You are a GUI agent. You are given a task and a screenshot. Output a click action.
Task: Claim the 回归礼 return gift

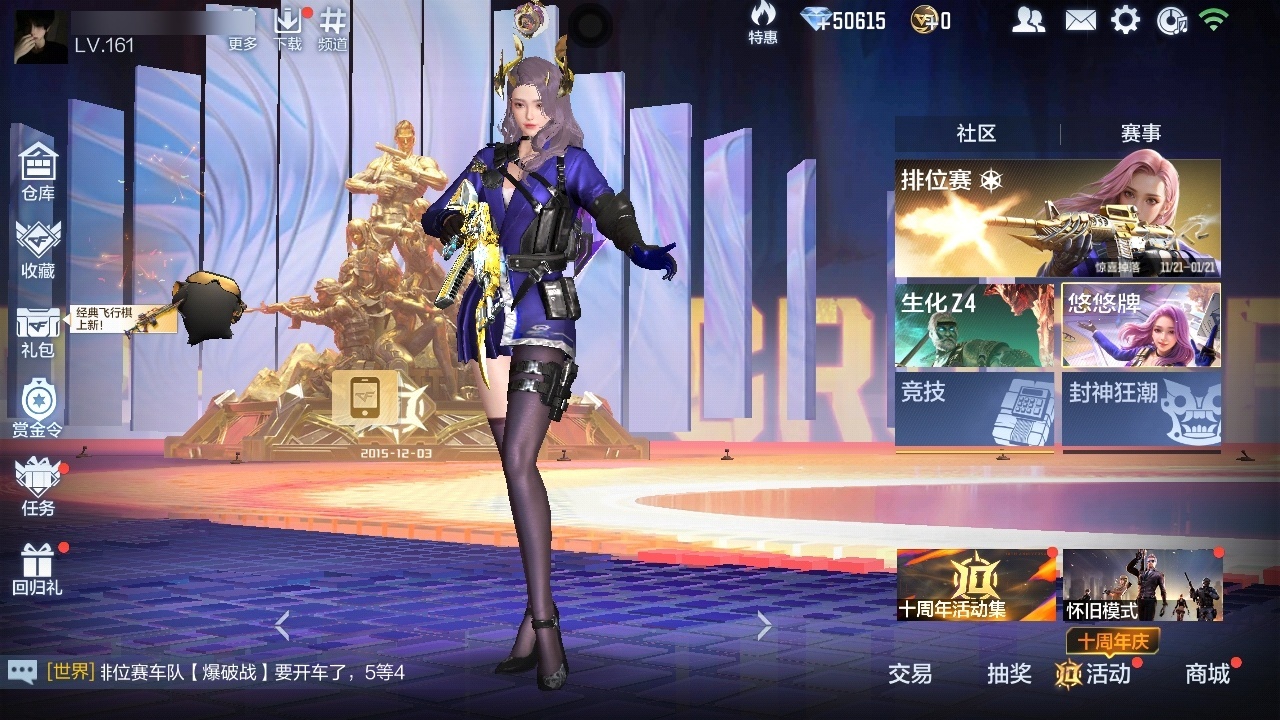38,568
